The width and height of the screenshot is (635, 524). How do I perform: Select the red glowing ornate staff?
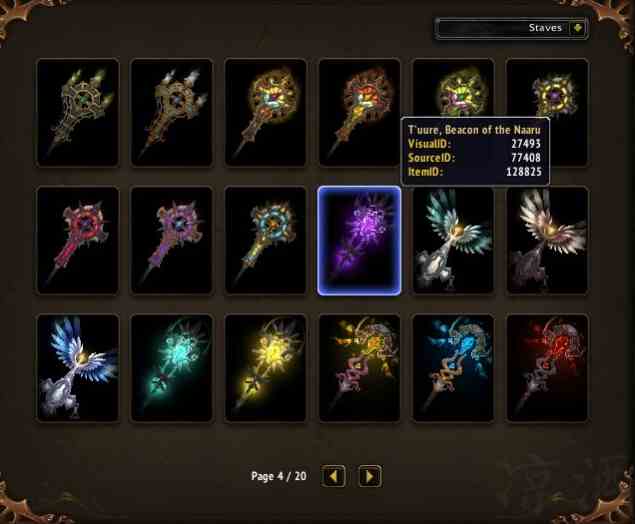click(x=547, y=367)
